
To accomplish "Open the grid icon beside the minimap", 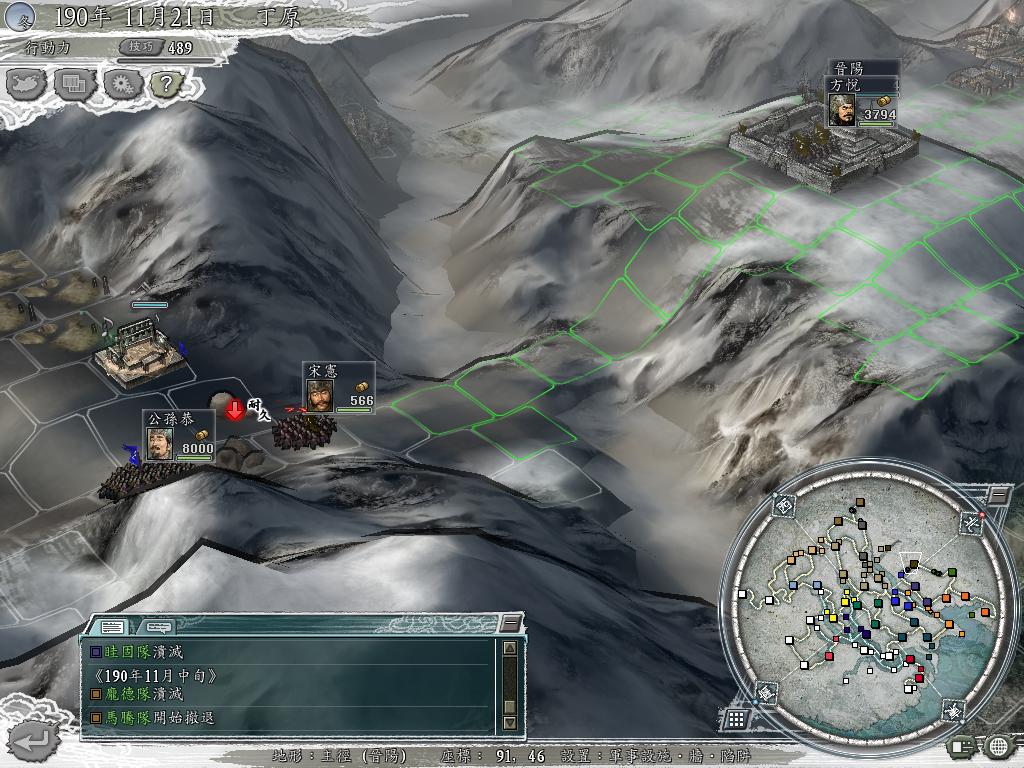I will (x=735, y=718).
